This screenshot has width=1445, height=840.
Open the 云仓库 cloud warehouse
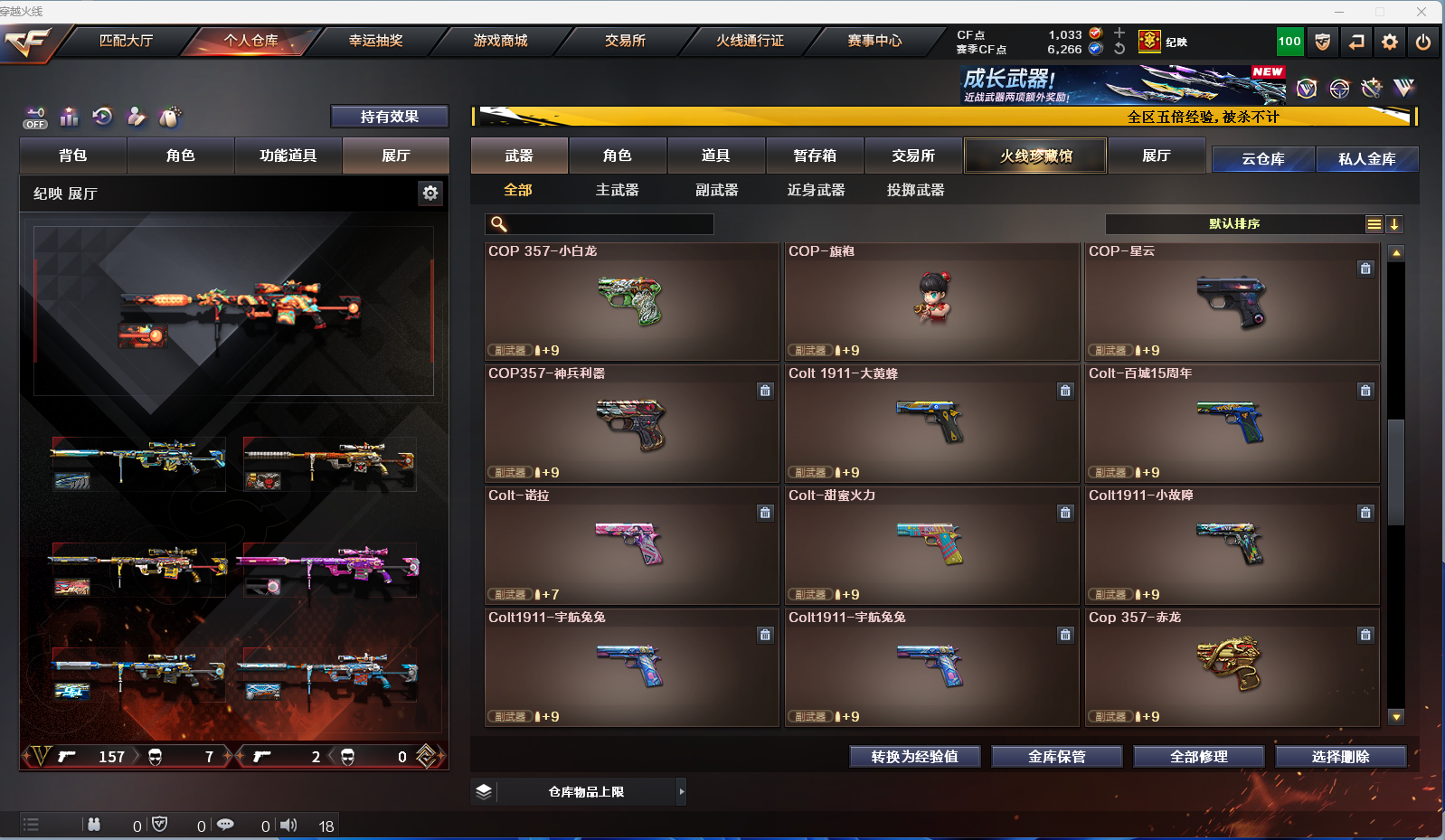click(1262, 159)
